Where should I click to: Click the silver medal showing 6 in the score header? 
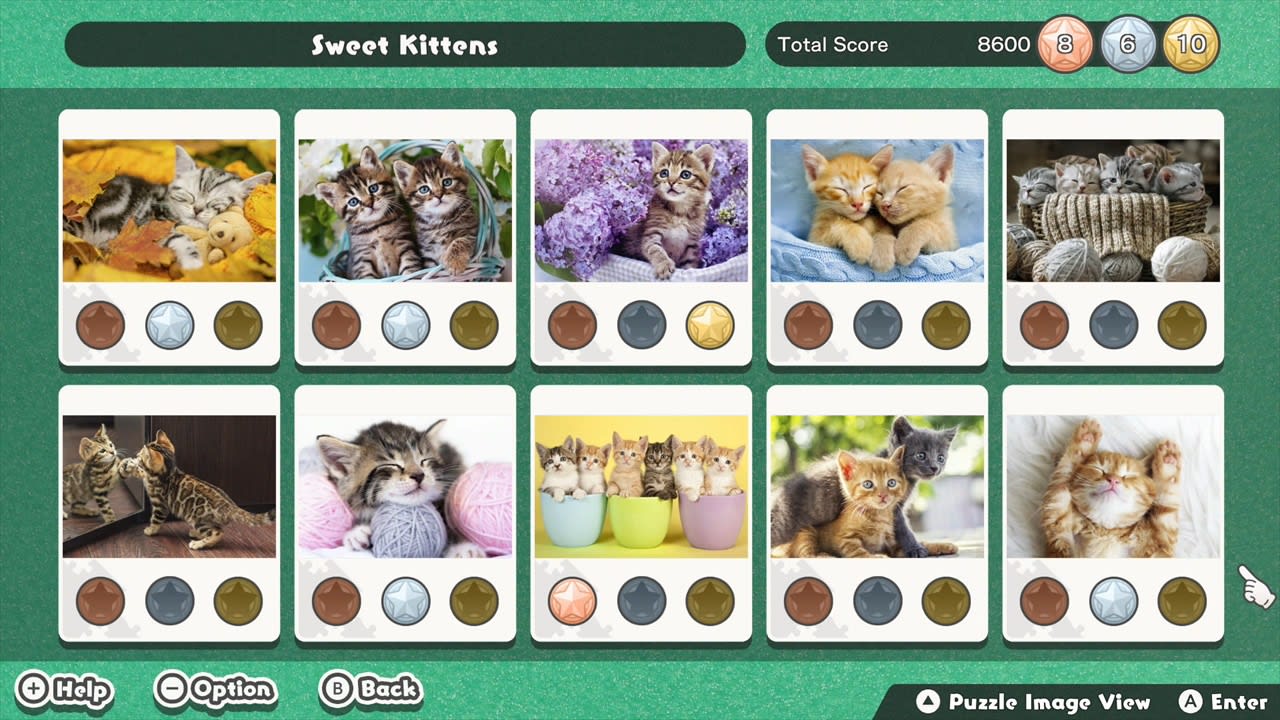tap(1128, 44)
